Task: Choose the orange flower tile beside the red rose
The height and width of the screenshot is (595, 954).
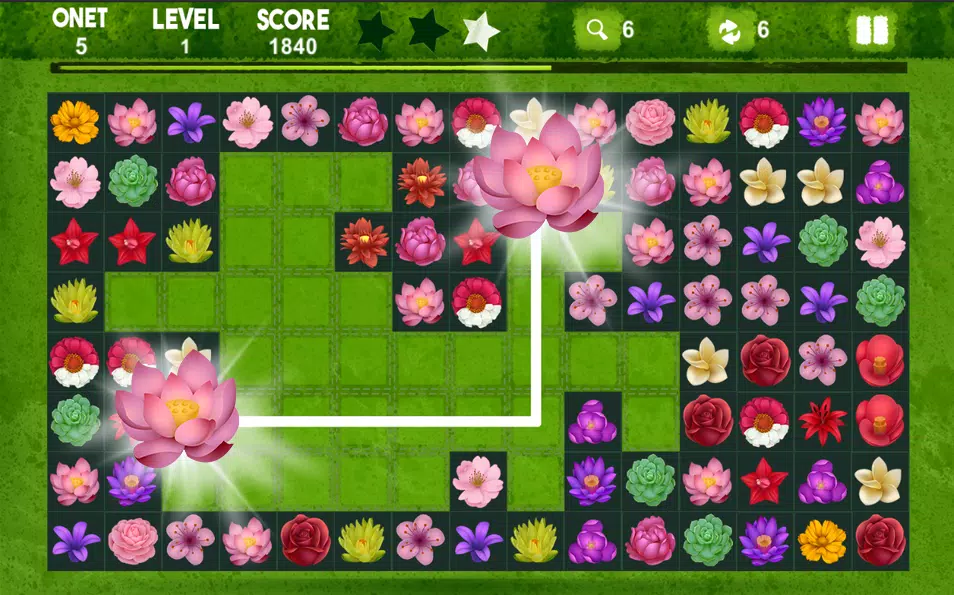Action: click(822, 540)
